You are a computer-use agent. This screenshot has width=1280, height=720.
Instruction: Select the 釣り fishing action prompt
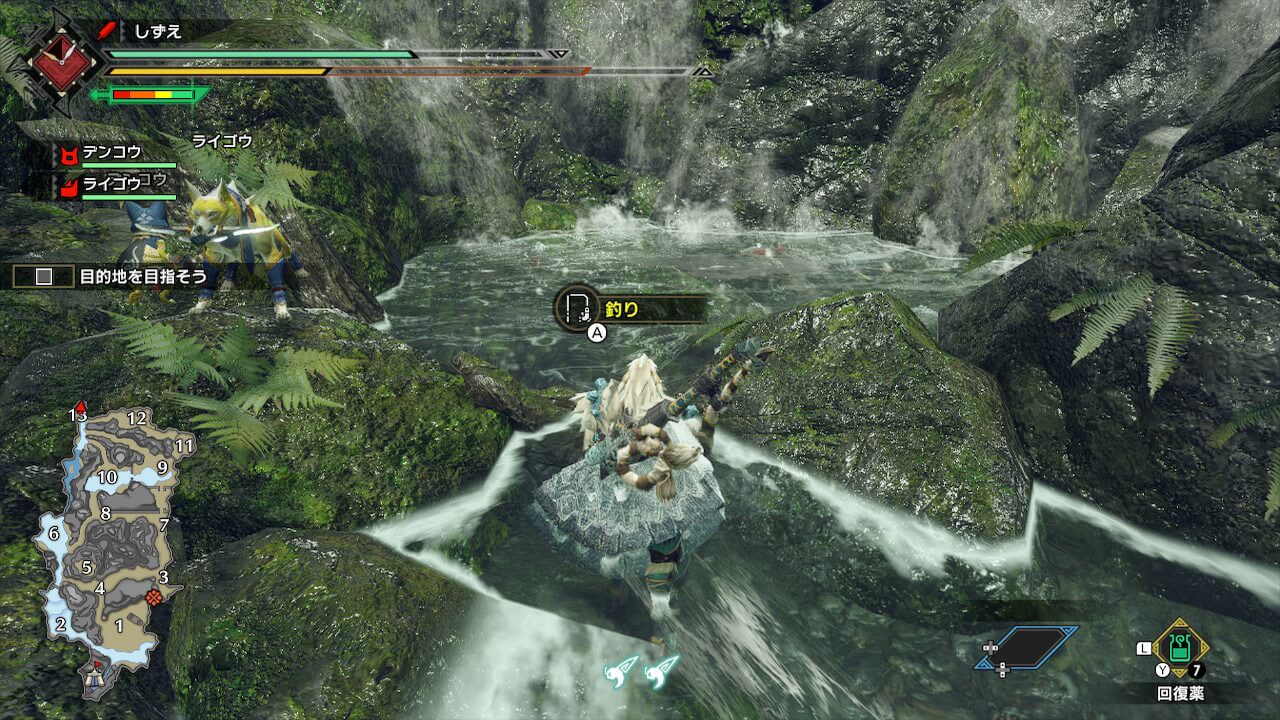(630, 309)
